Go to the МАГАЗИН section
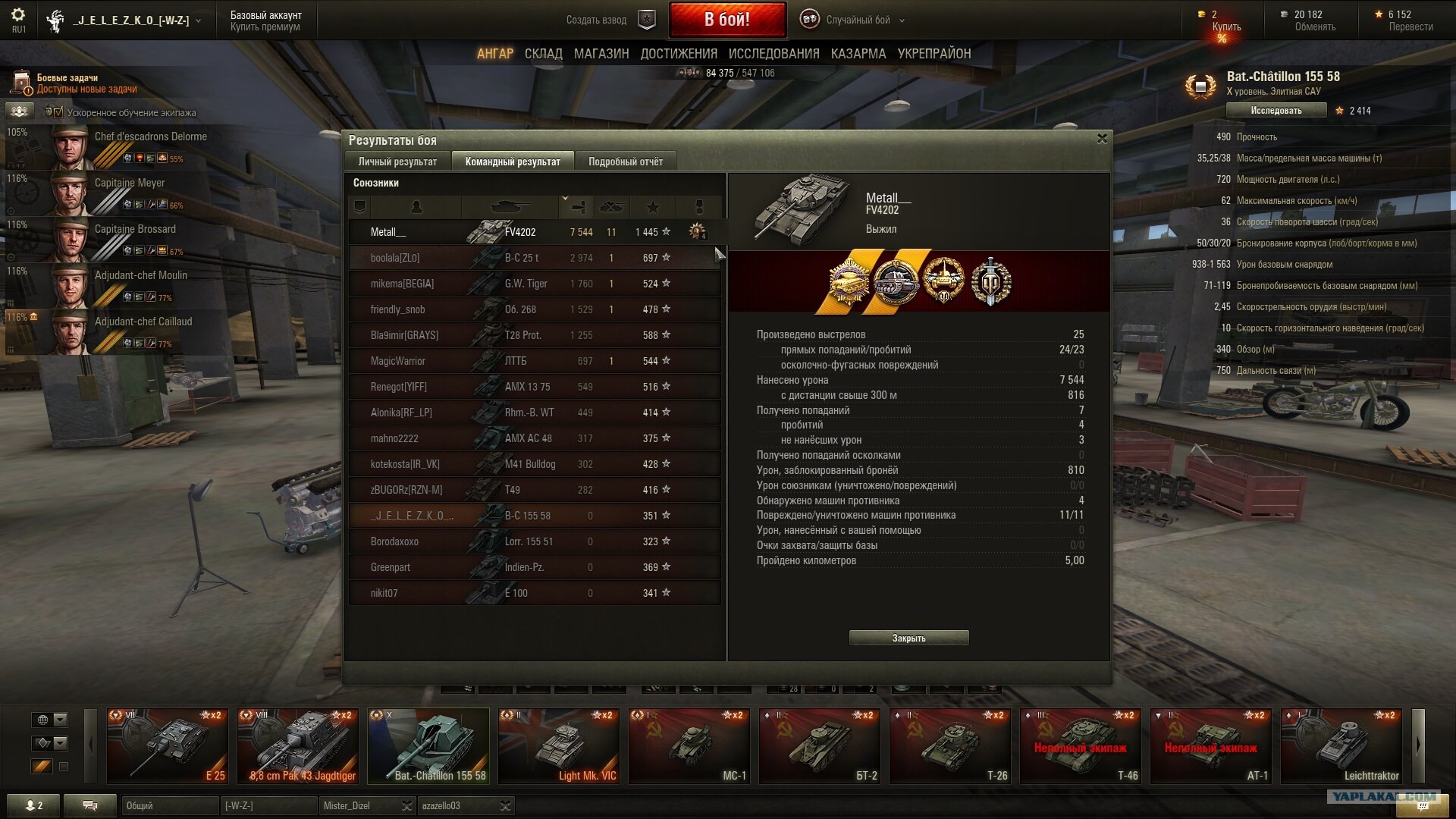The height and width of the screenshot is (819, 1456). [x=601, y=54]
